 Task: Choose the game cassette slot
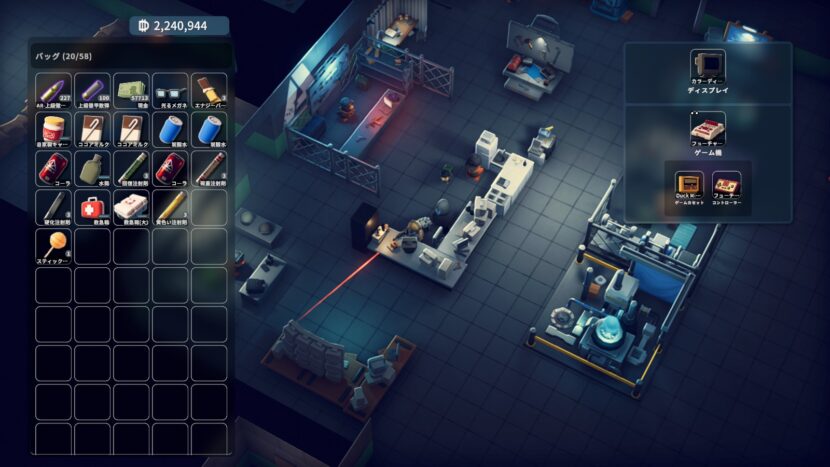pos(688,183)
